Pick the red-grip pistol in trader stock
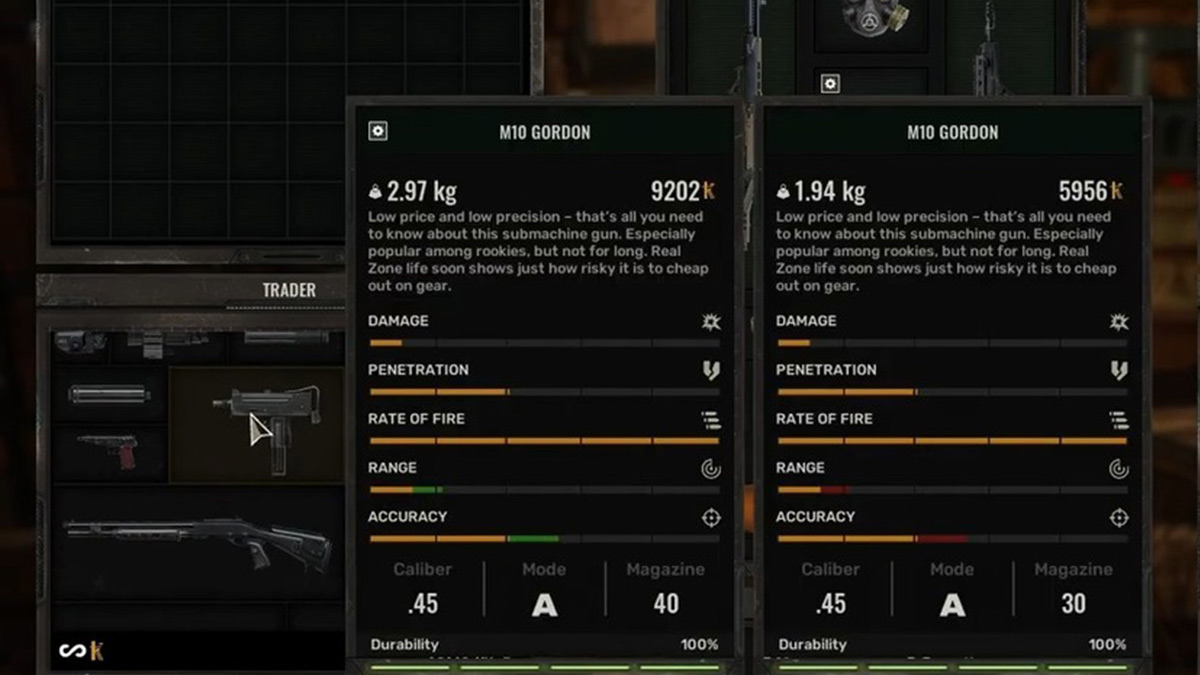Image resolution: width=1200 pixels, height=675 pixels. click(110, 452)
